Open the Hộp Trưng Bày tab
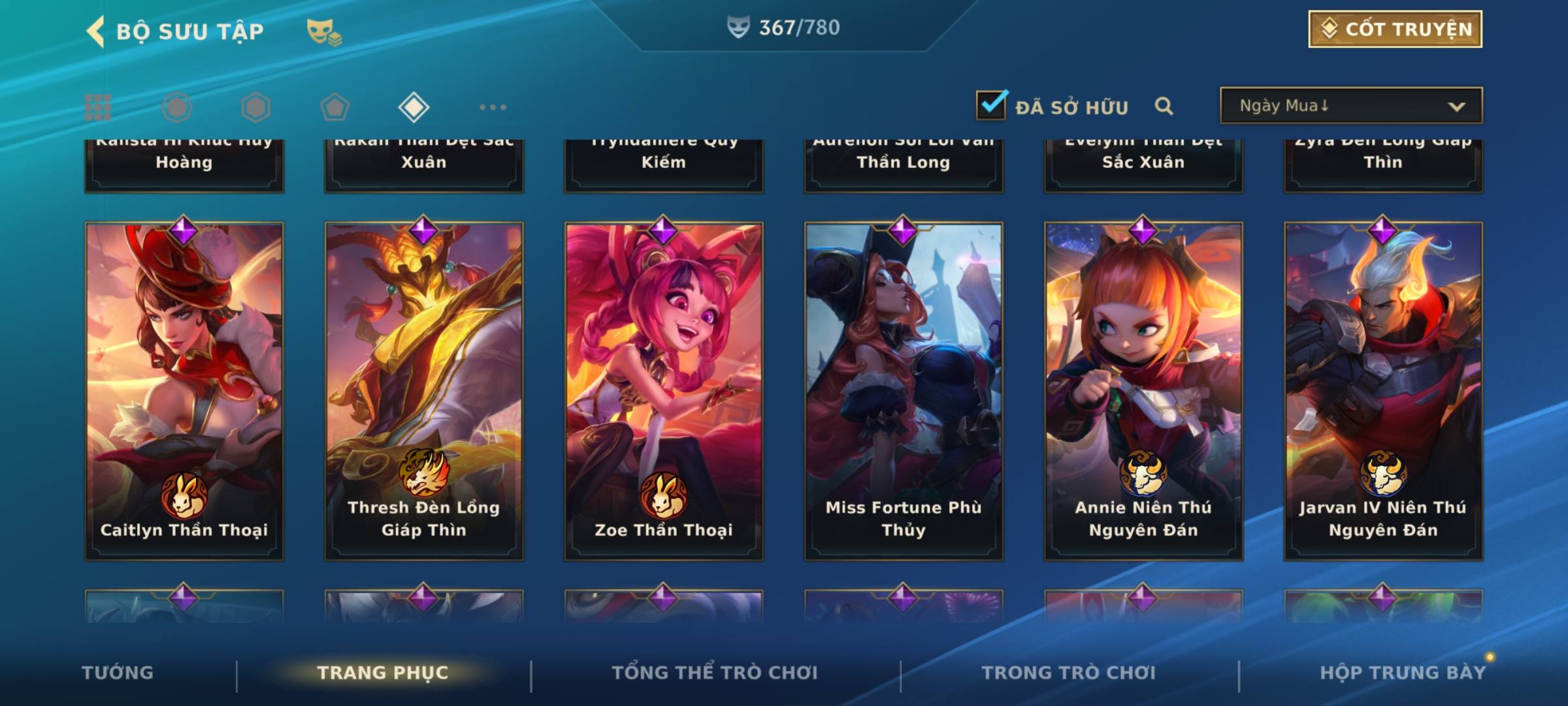Screen dimensions: 1568x706 pyautogui.click(x=1403, y=673)
